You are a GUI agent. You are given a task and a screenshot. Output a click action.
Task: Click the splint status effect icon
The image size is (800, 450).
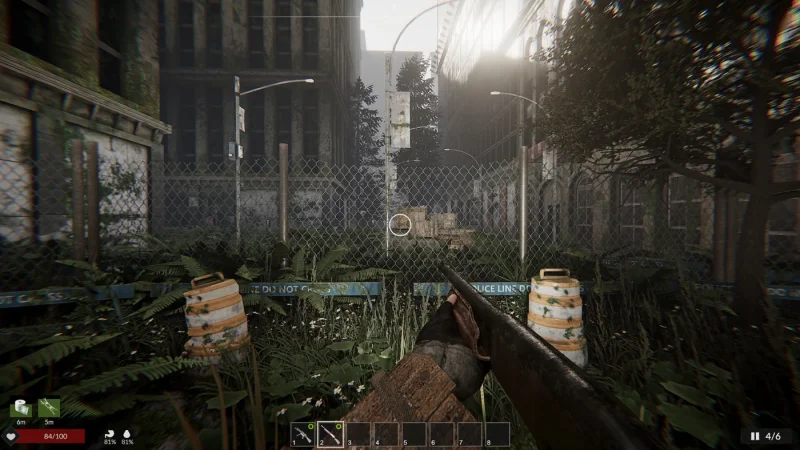(48, 408)
